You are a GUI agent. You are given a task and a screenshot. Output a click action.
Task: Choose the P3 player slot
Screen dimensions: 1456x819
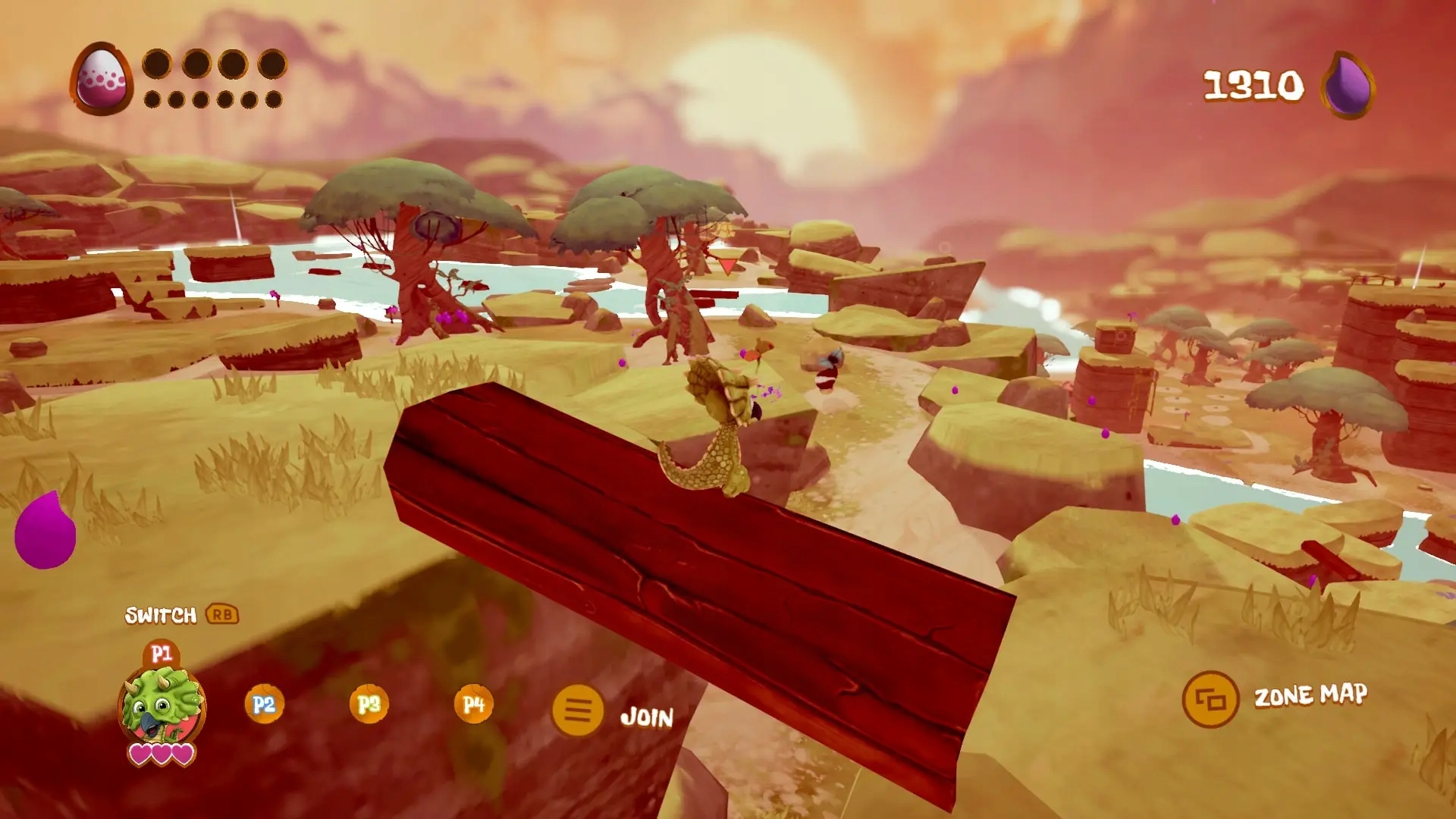pyautogui.click(x=369, y=704)
